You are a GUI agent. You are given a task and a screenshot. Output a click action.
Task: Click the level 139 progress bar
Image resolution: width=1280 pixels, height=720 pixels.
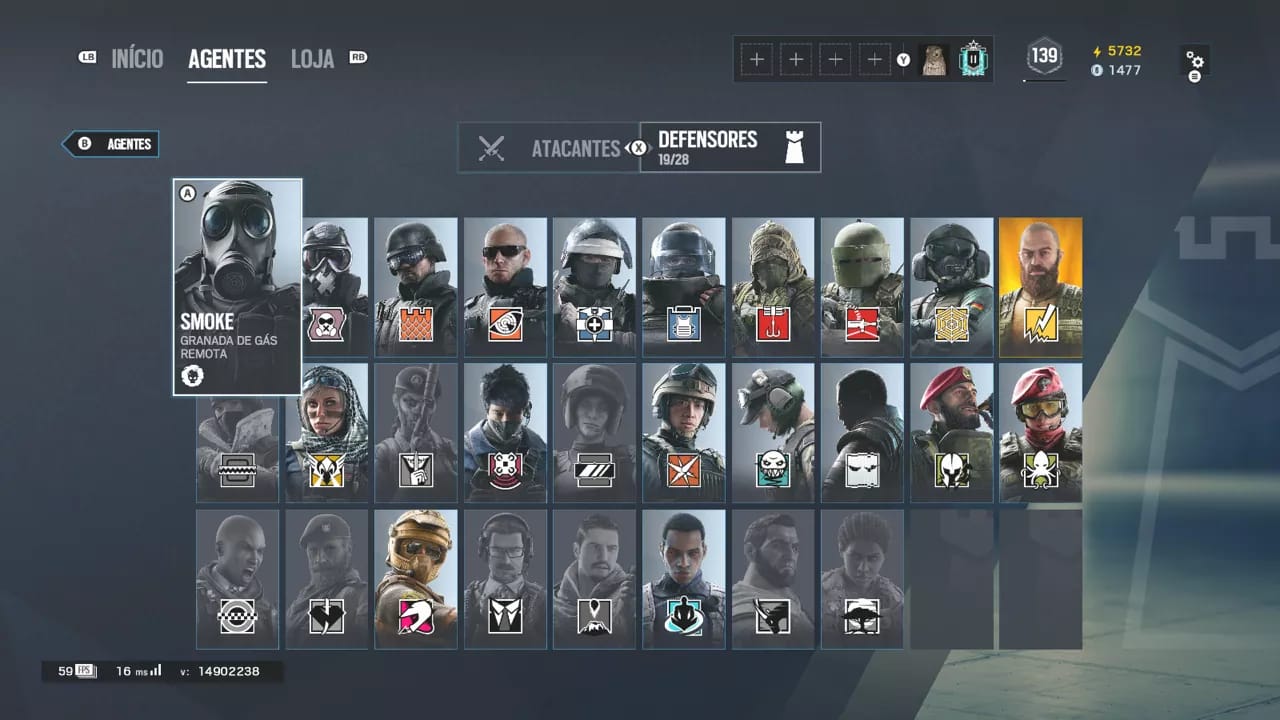point(1043,59)
